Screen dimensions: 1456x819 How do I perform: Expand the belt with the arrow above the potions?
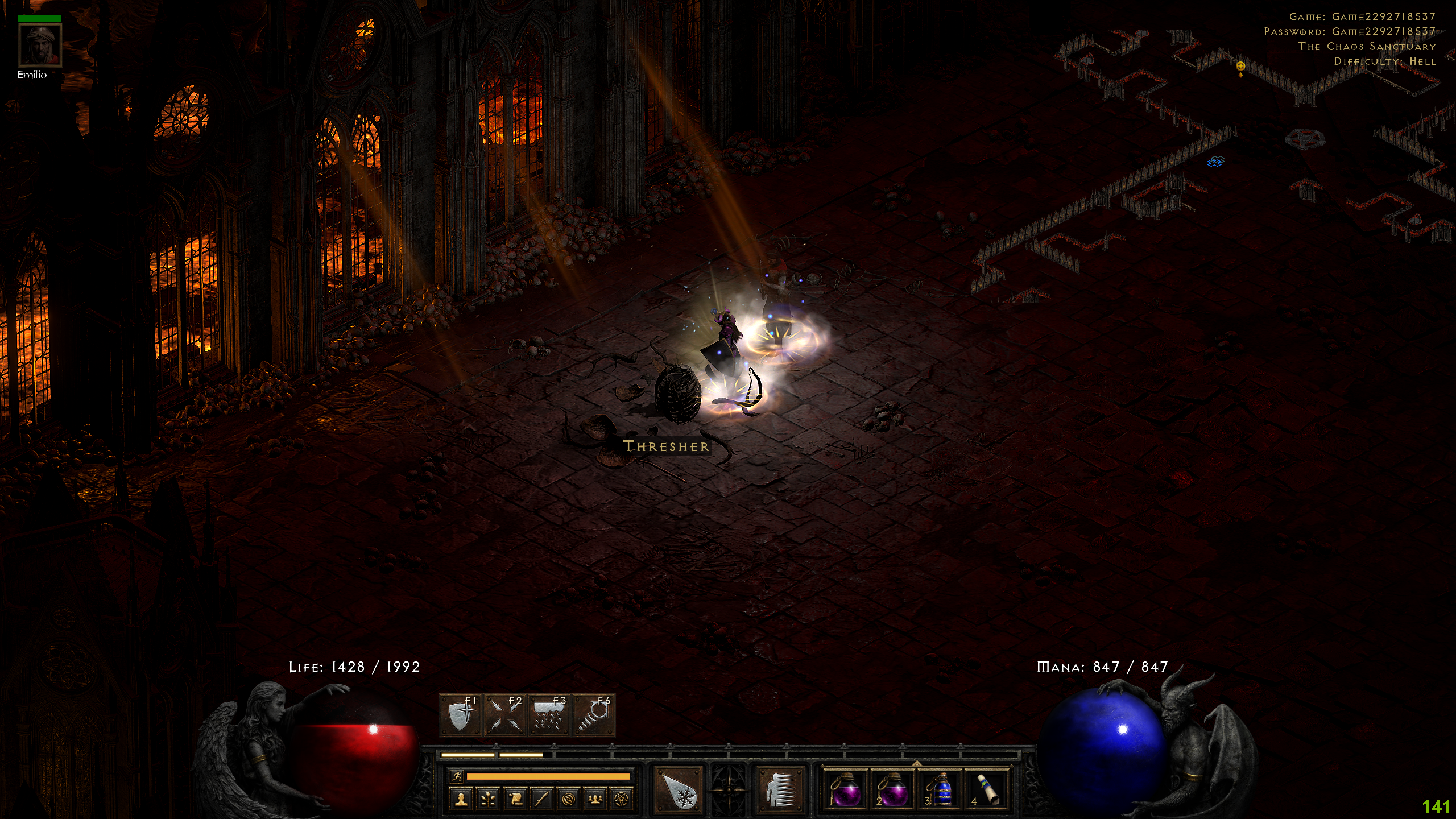916,763
